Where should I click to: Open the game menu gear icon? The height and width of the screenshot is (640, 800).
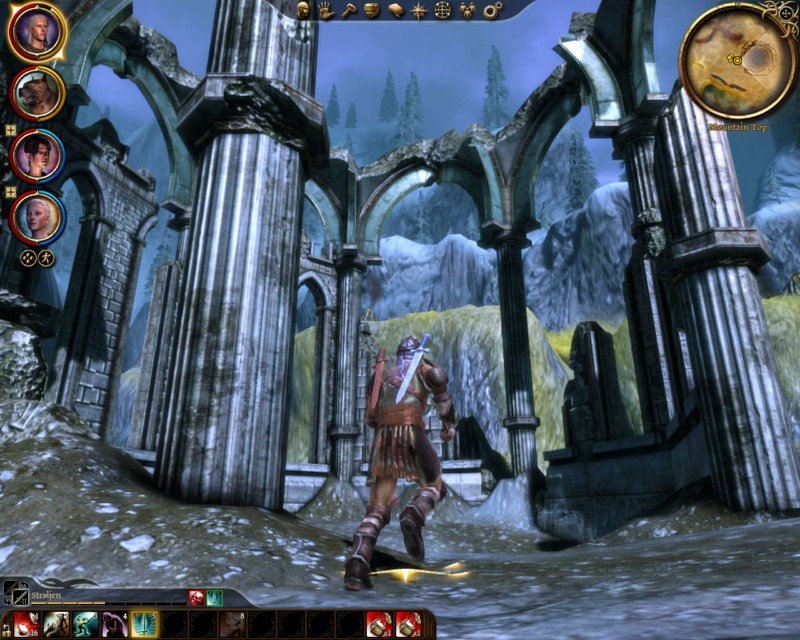(491, 10)
